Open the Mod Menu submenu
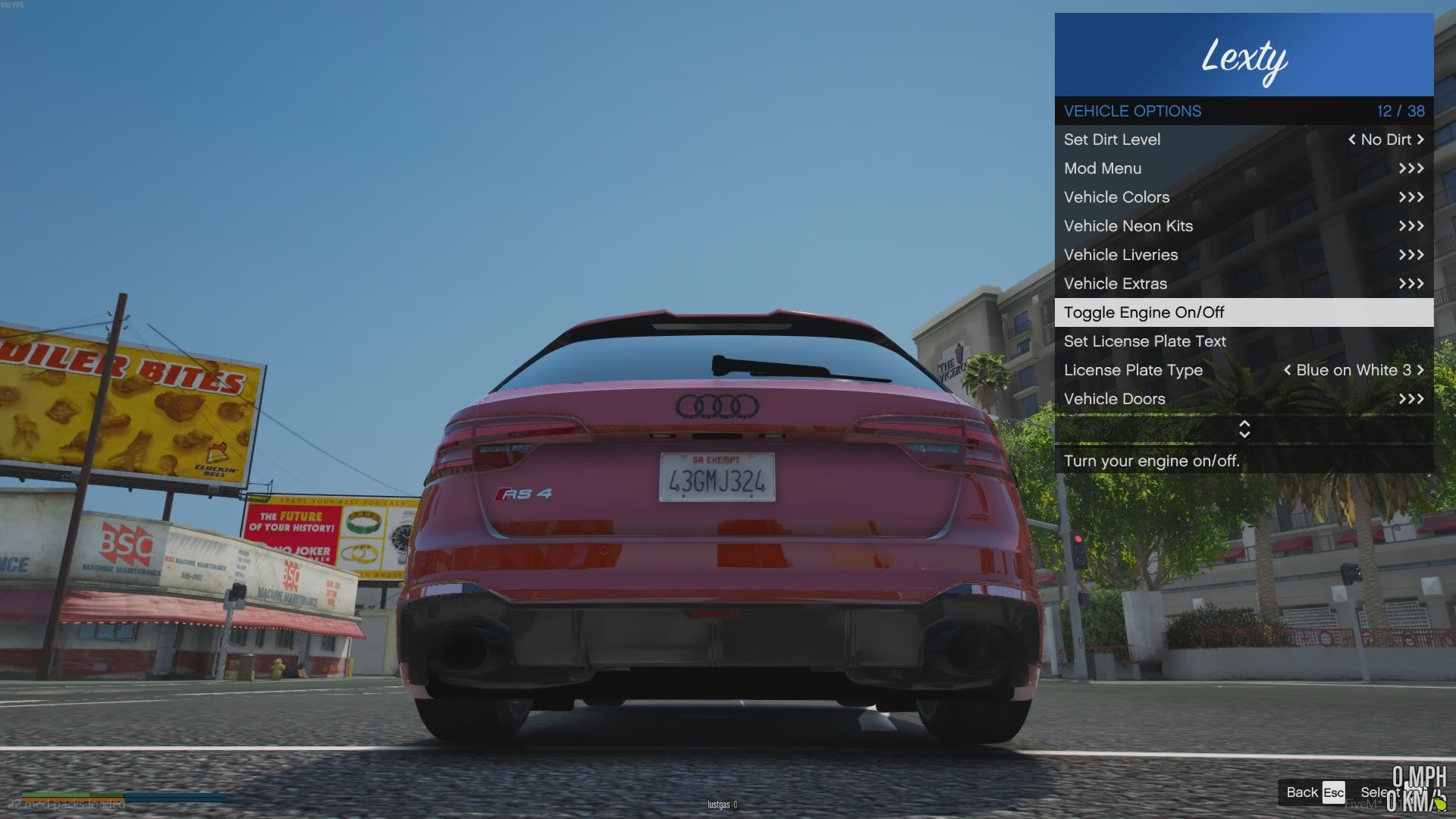This screenshot has width=1456, height=819. (x=1244, y=168)
